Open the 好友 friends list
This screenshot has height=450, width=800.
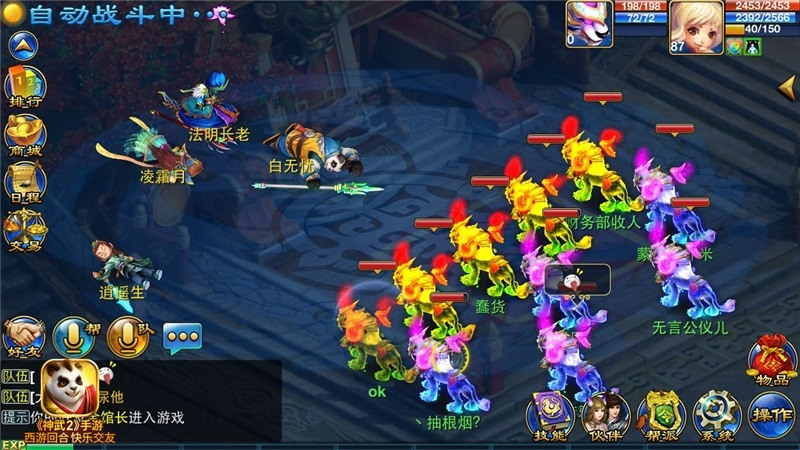[22, 337]
